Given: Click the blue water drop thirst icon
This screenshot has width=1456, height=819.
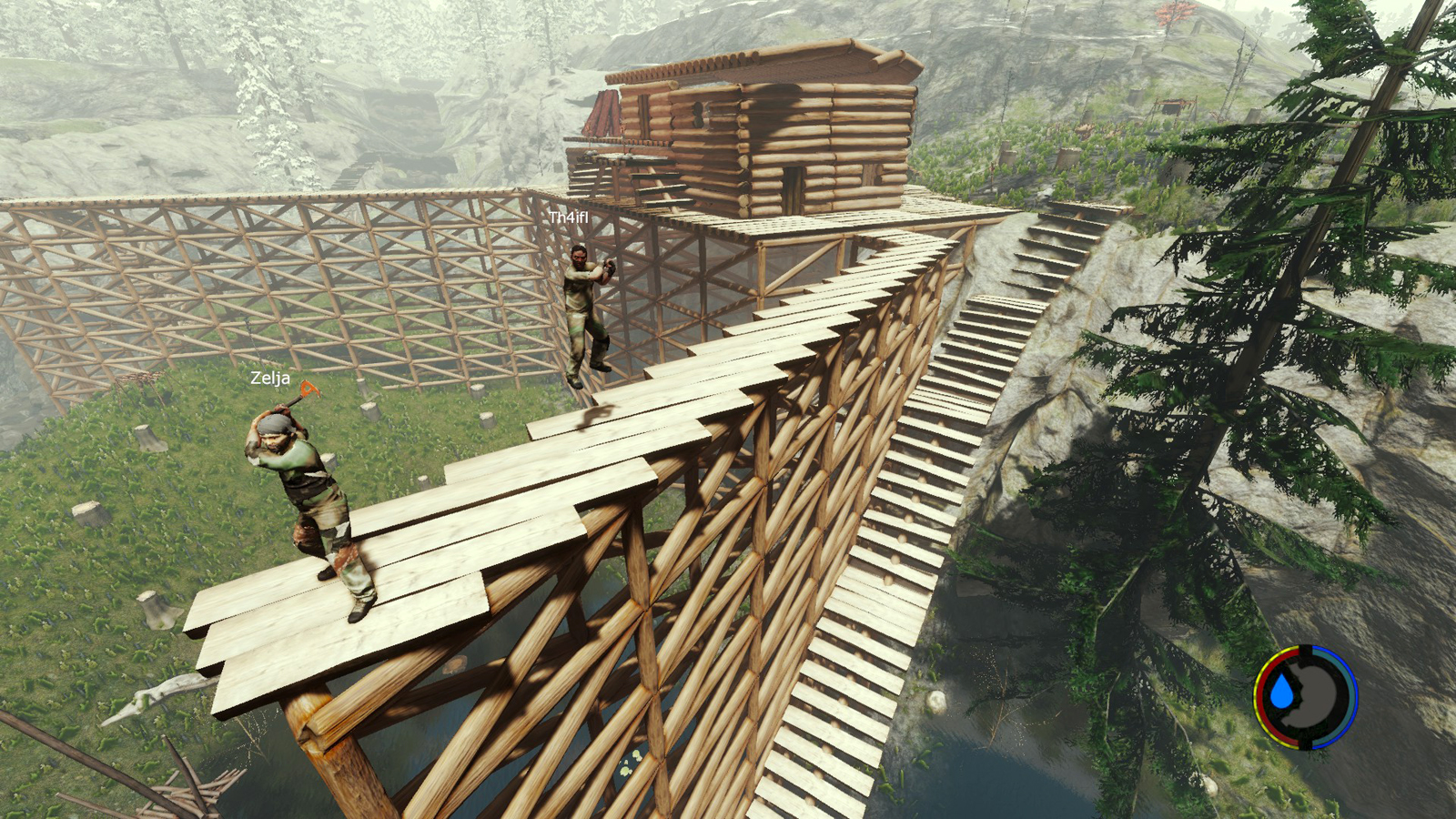Looking at the screenshot, I should [x=1282, y=693].
